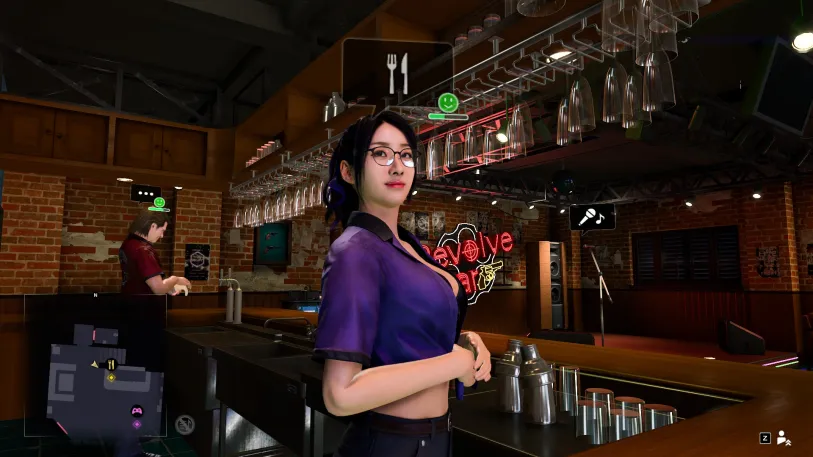Open the minimap of the bar
The image size is (813, 457).
tap(95, 365)
